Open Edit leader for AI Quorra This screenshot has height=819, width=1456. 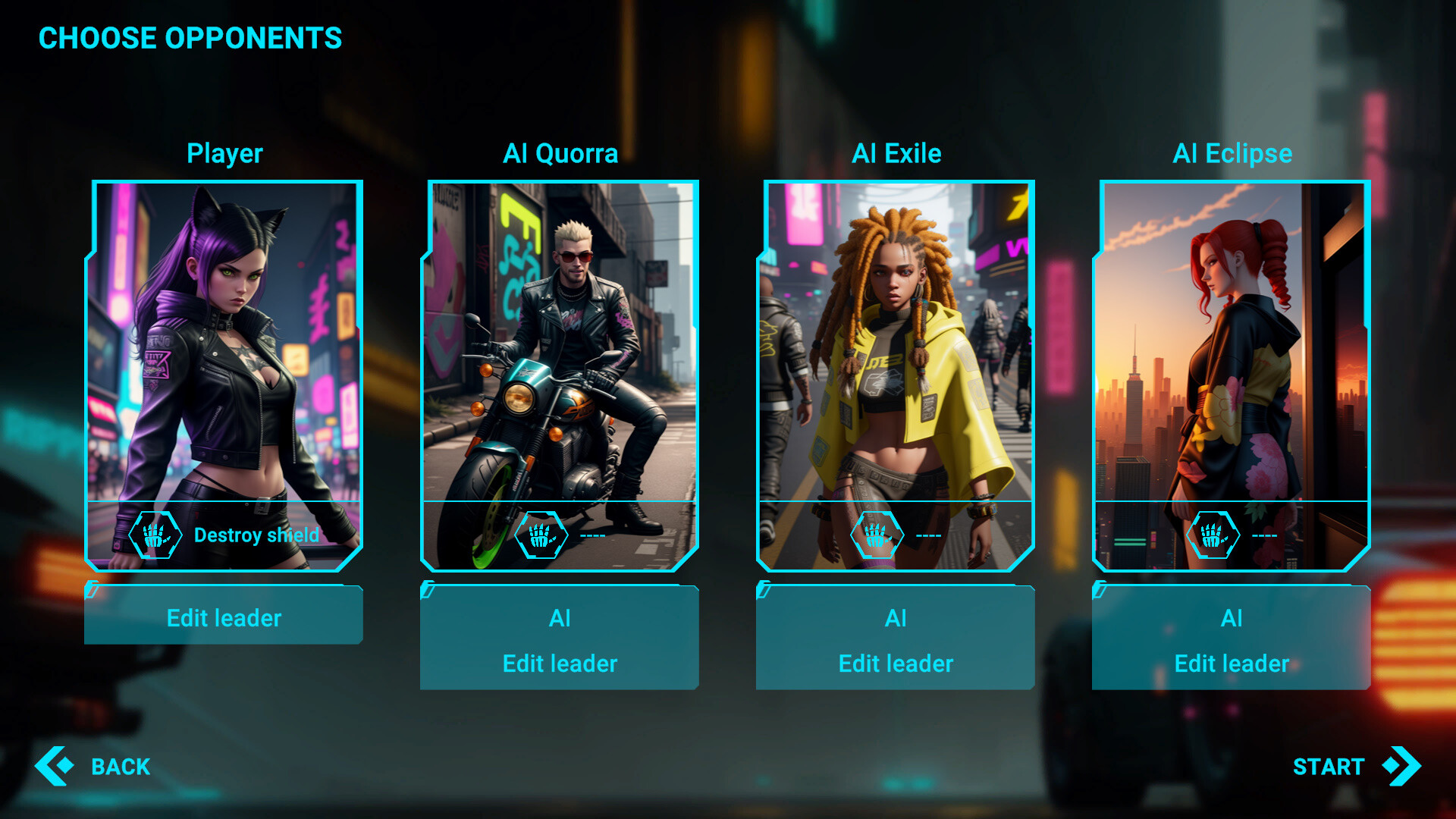coord(559,664)
